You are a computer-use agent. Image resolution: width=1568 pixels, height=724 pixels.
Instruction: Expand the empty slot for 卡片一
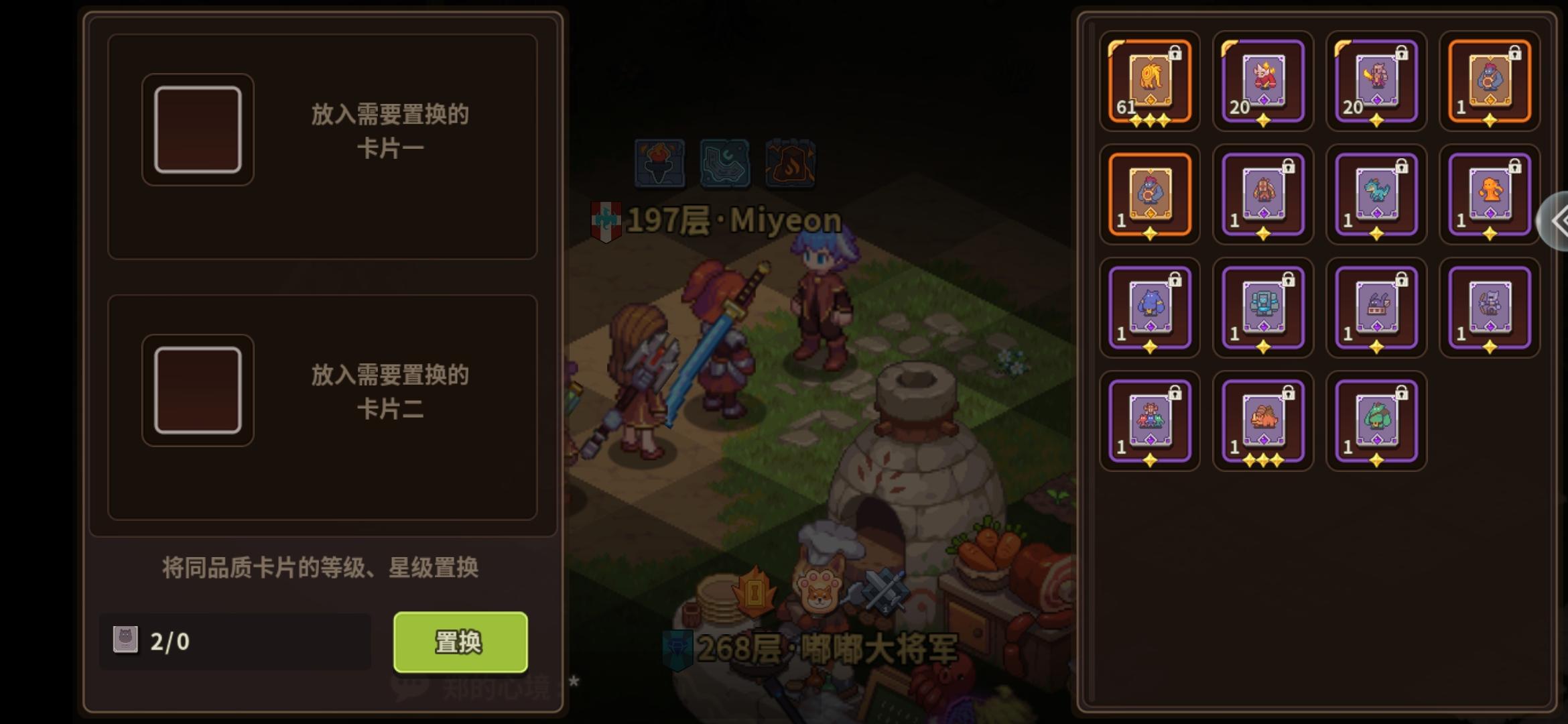point(197,129)
